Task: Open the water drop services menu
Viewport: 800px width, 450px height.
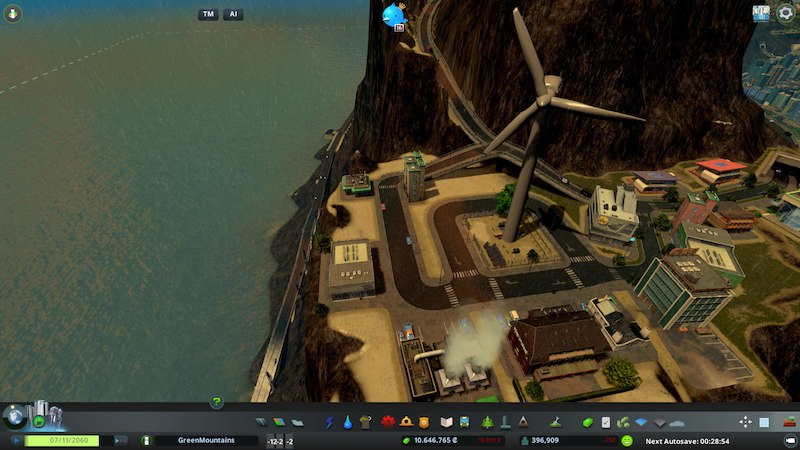Action: coord(346,422)
